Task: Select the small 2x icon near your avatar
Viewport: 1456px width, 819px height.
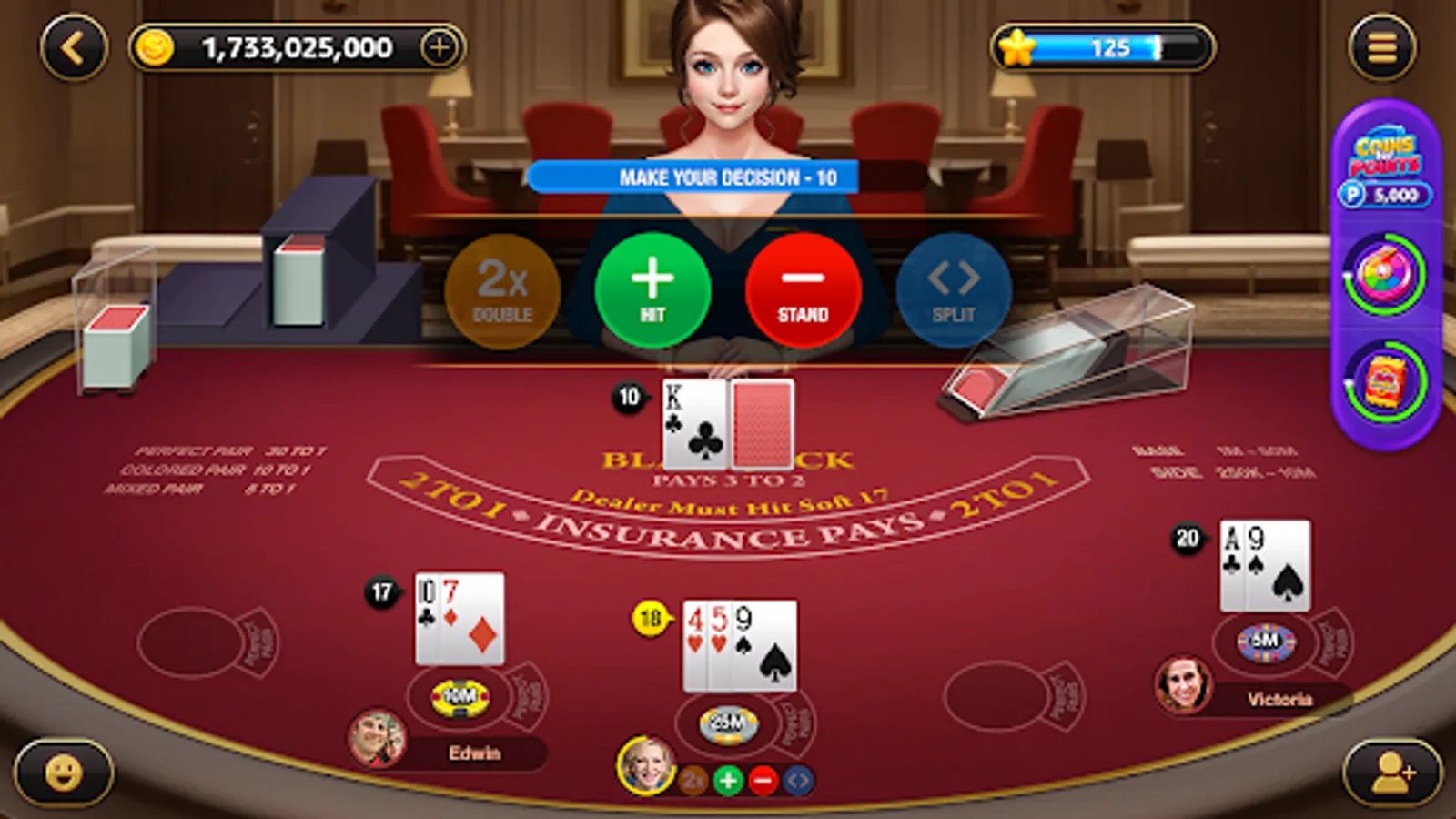Action: (692, 779)
